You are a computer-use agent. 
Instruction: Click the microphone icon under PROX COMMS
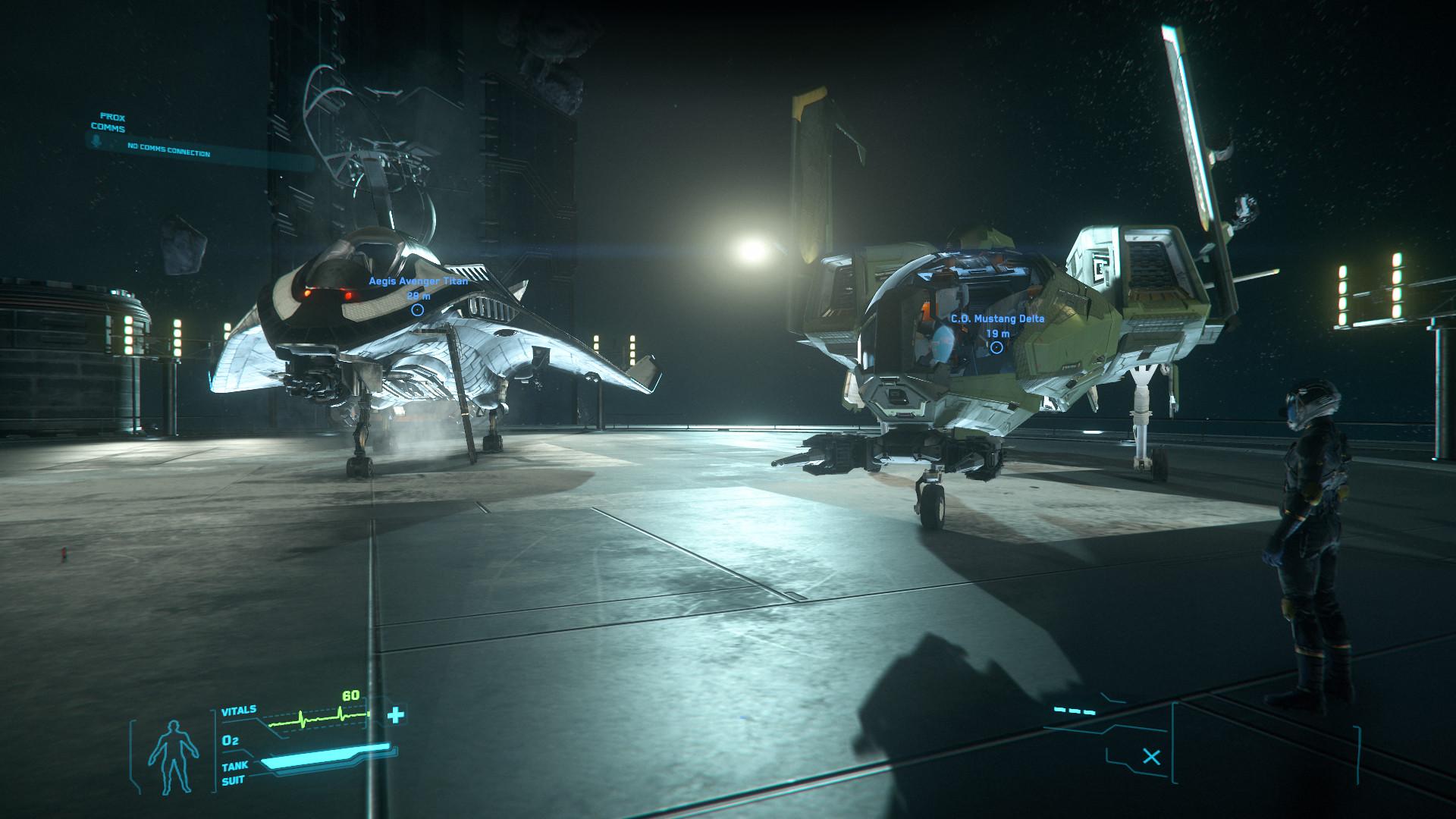click(96, 140)
